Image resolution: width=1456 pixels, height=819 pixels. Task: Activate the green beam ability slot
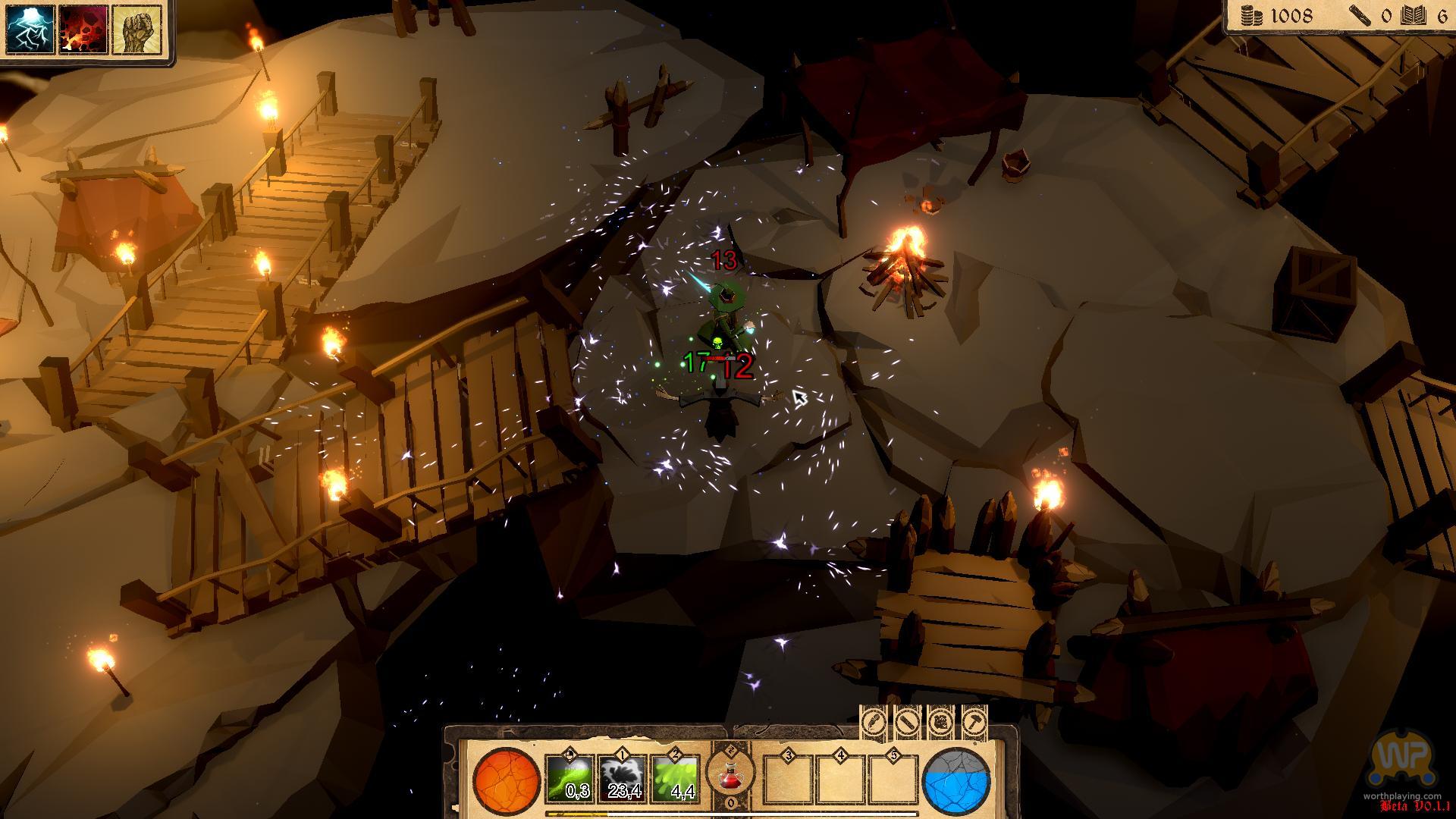click(x=570, y=778)
